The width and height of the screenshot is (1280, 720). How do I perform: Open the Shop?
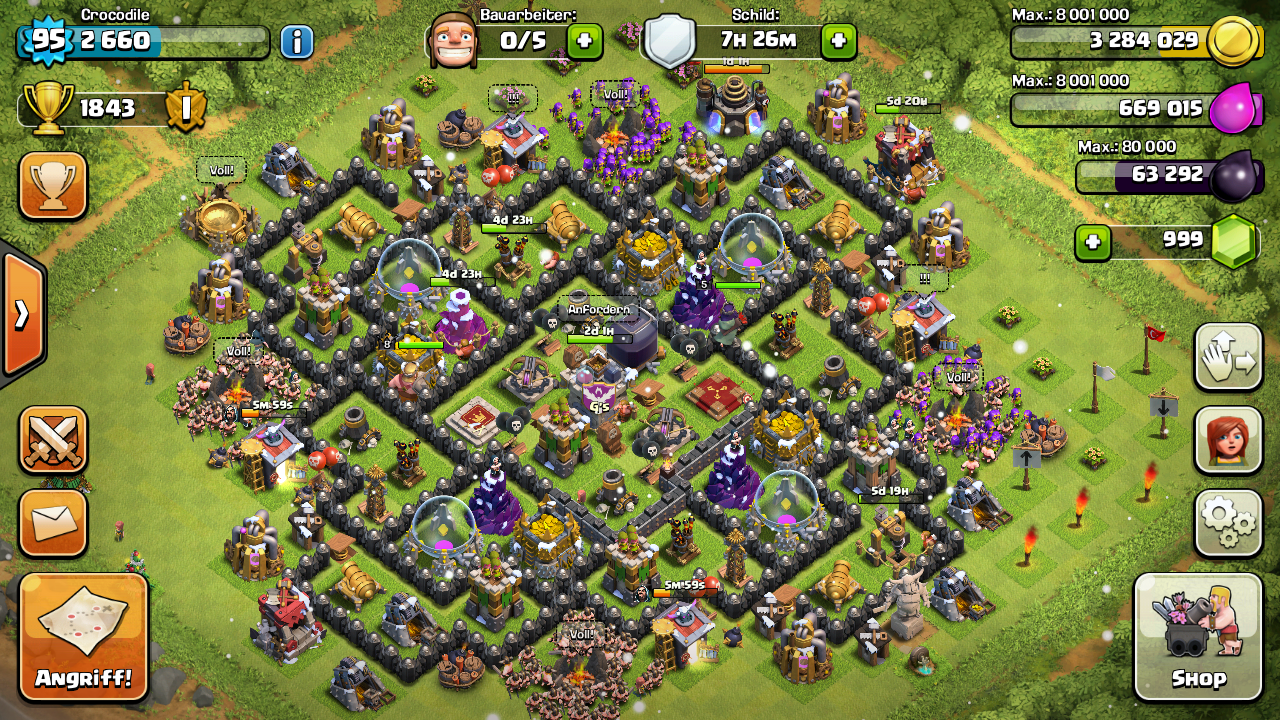coord(1198,636)
